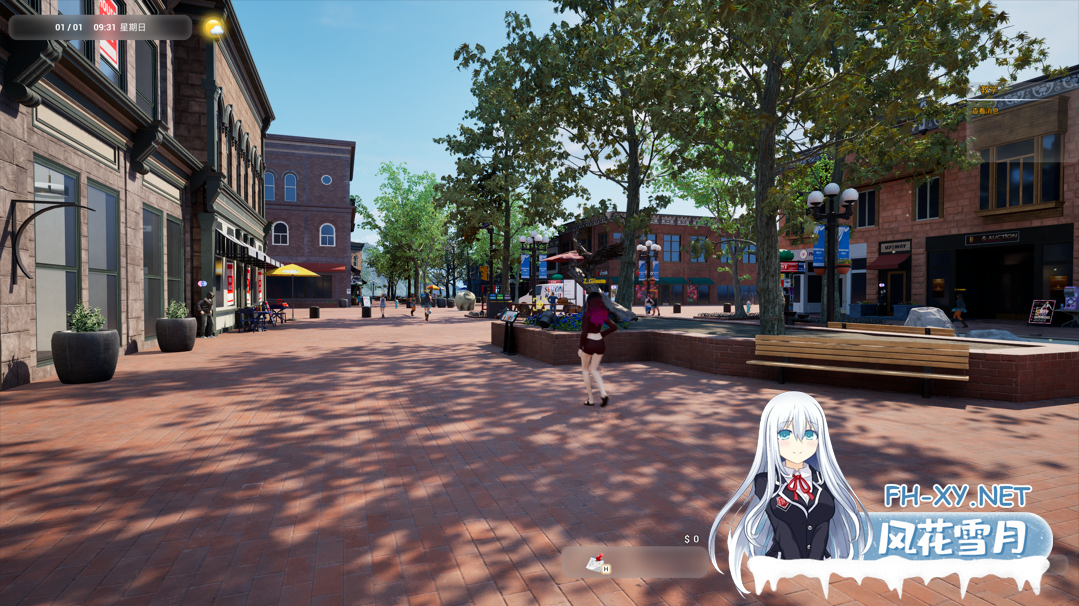The height and width of the screenshot is (606, 1079).
Task: Open the pinned map icon in the hotbar
Action: (597, 564)
